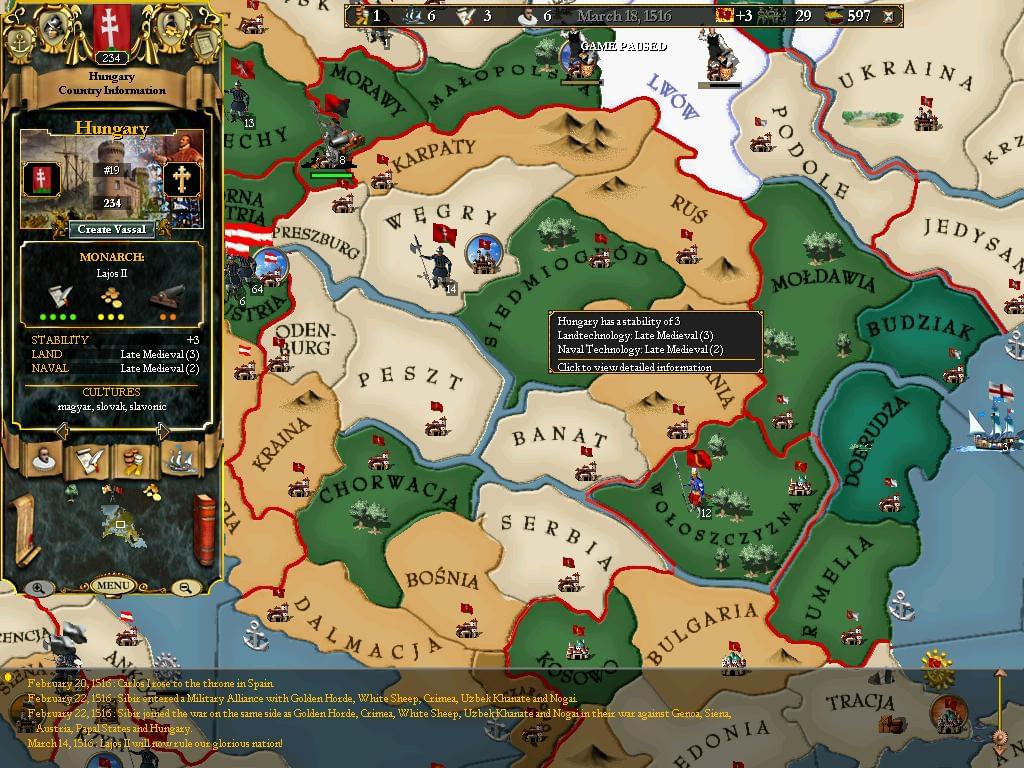Open the ledger document shield icon
The image size is (1024, 768).
tap(203, 42)
